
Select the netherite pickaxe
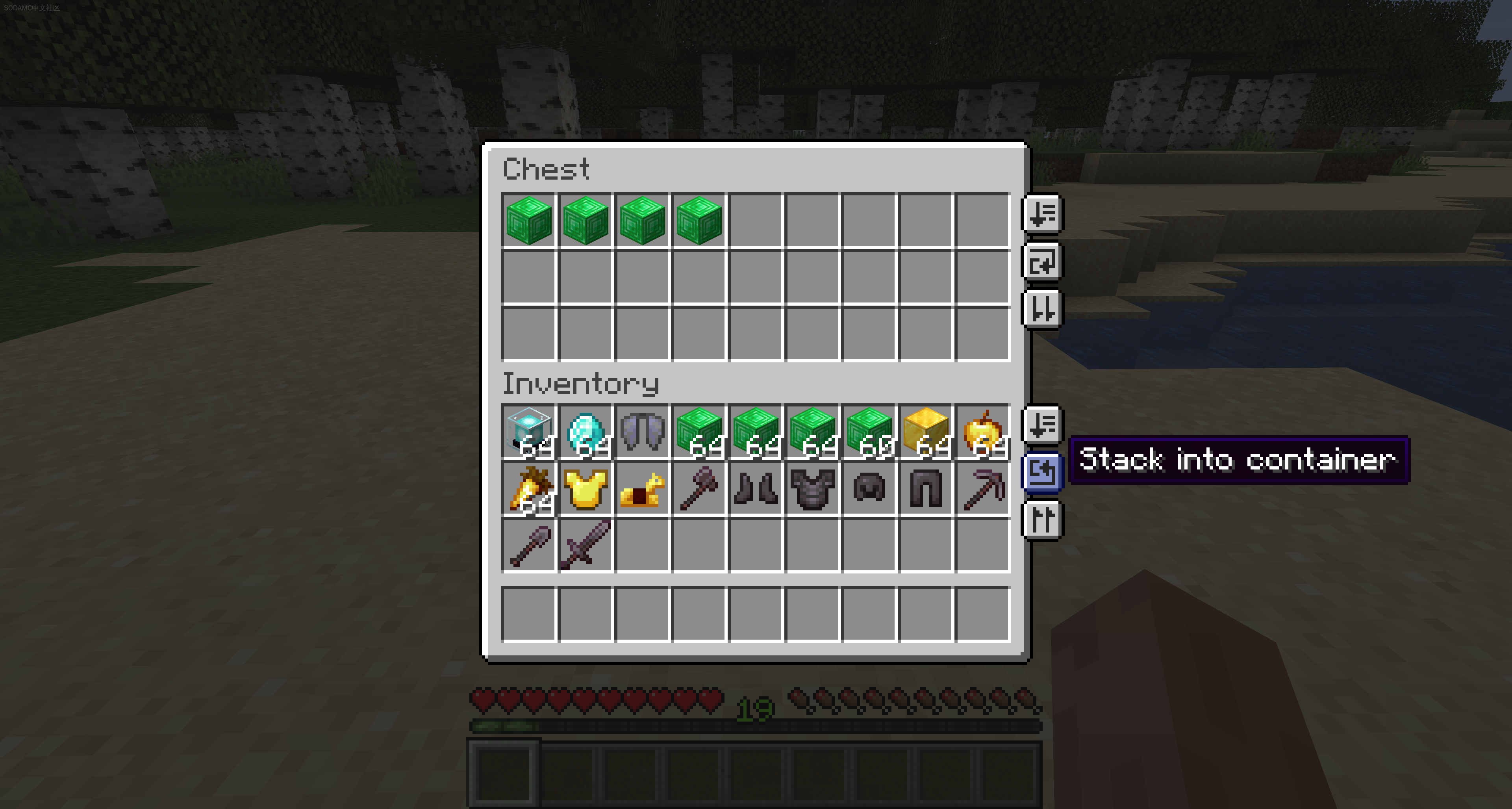tap(982, 488)
